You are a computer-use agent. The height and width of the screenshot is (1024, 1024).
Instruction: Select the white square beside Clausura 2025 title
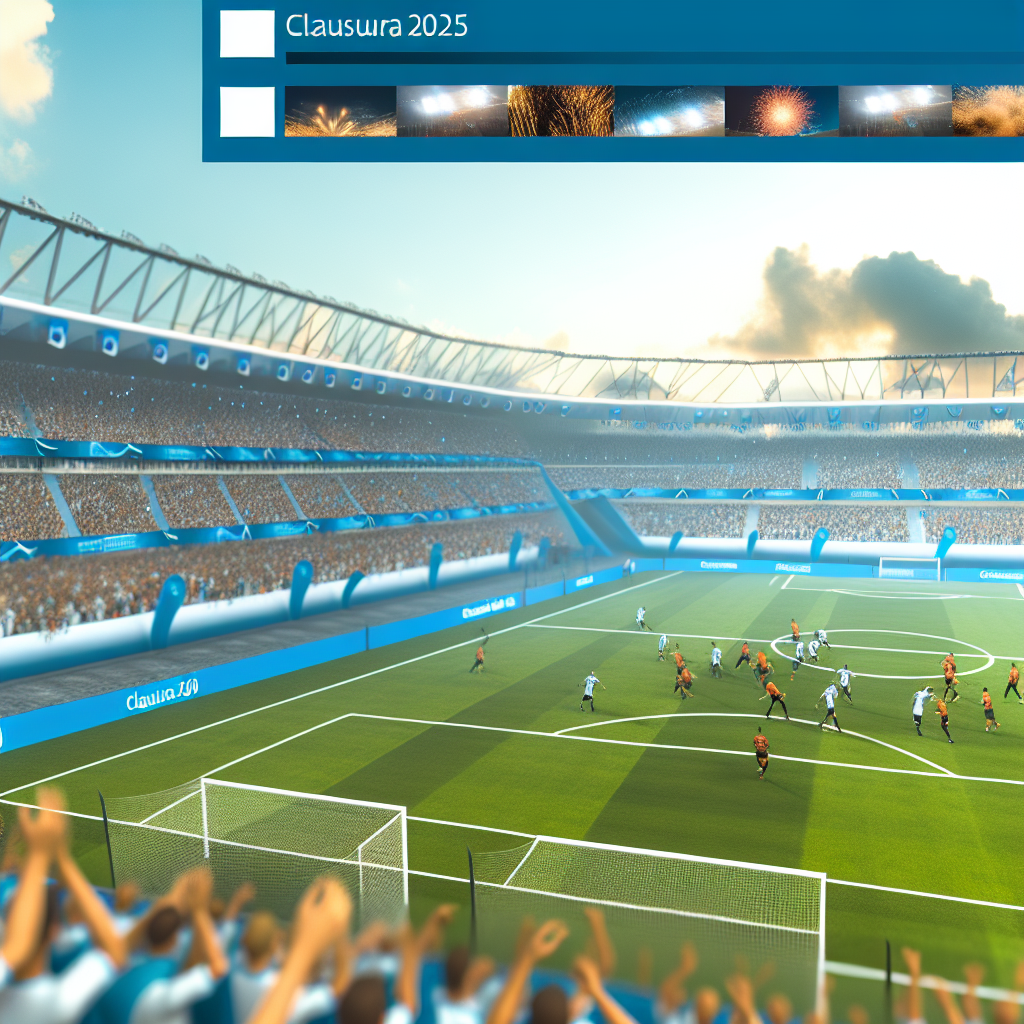(247, 34)
